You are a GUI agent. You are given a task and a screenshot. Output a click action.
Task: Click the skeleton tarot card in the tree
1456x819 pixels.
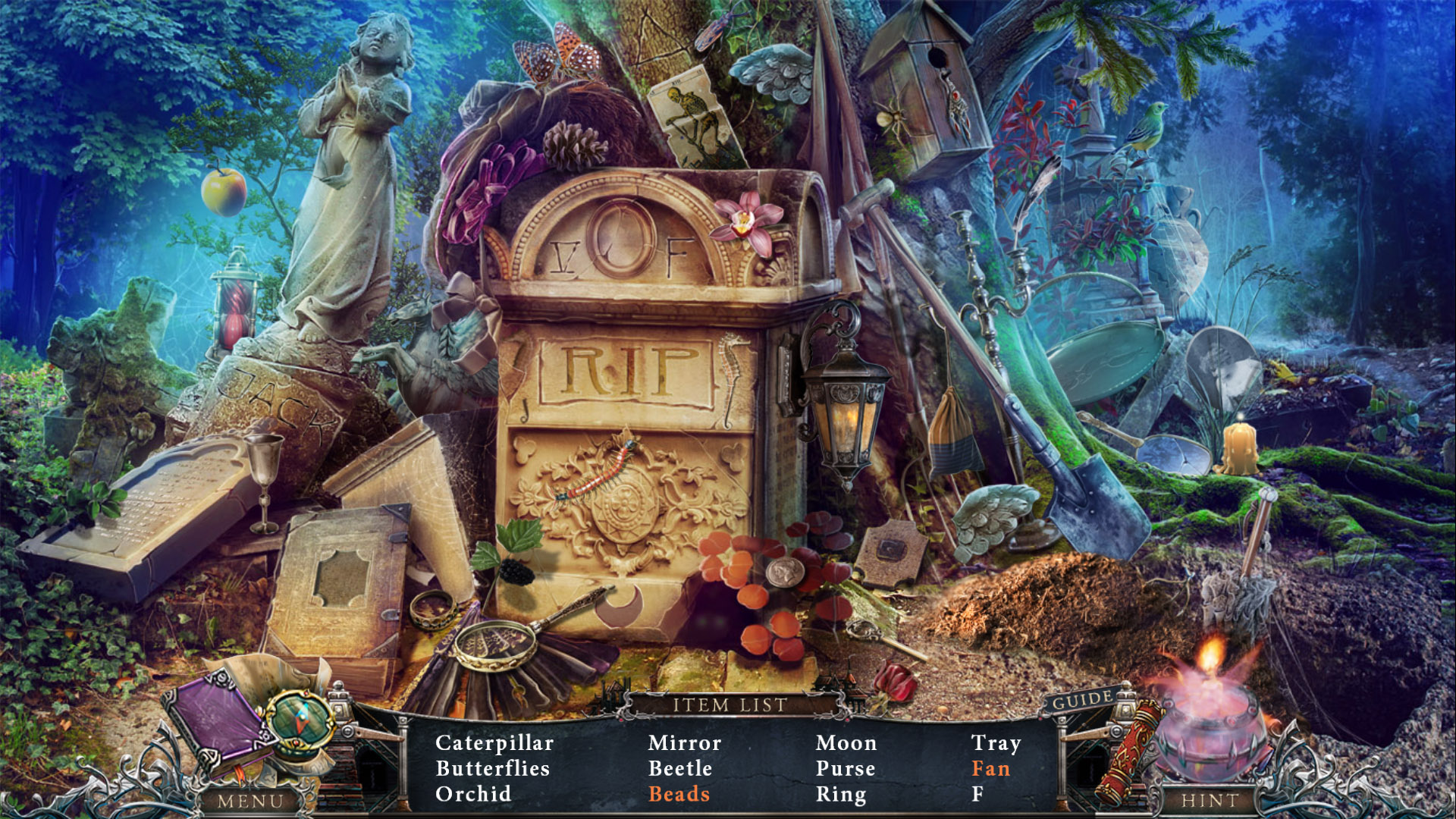tap(690, 118)
